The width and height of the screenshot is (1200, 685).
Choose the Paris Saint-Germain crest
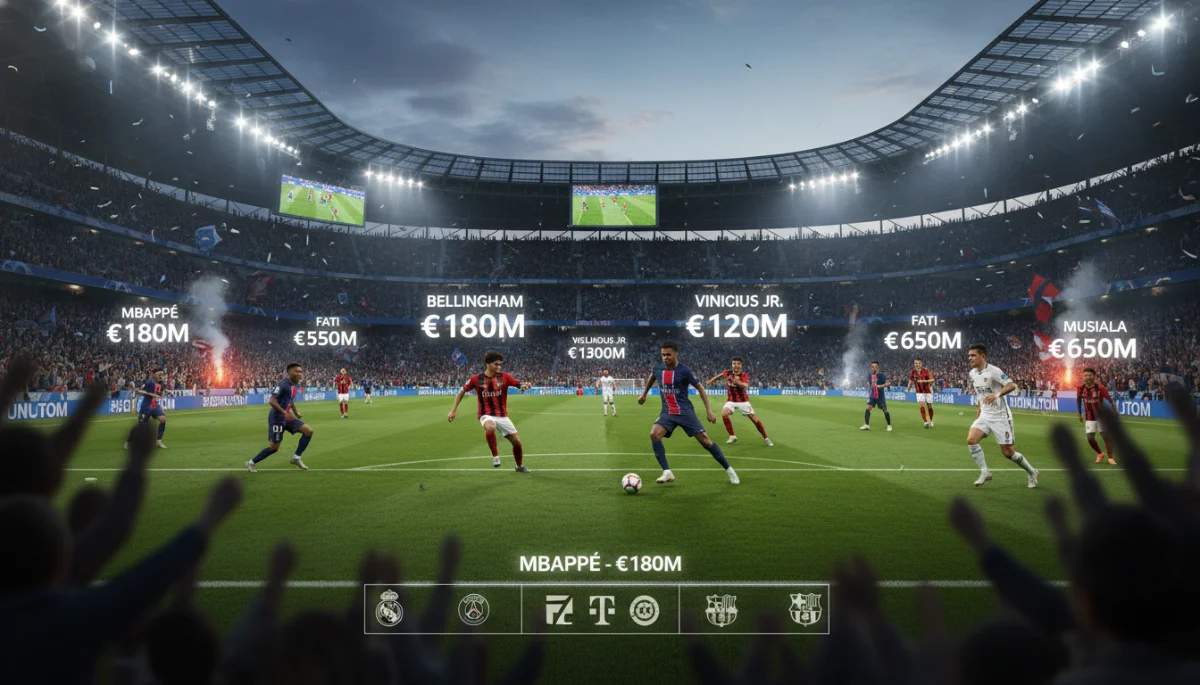473,609
